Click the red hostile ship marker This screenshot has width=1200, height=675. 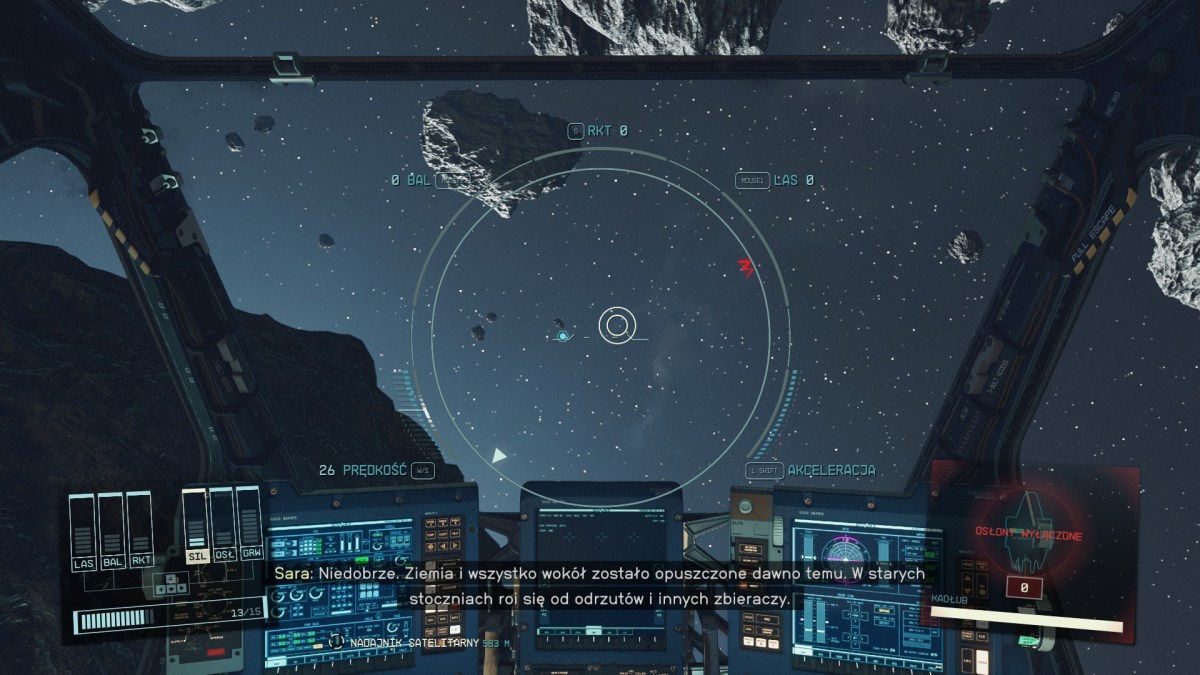coord(744,267)
